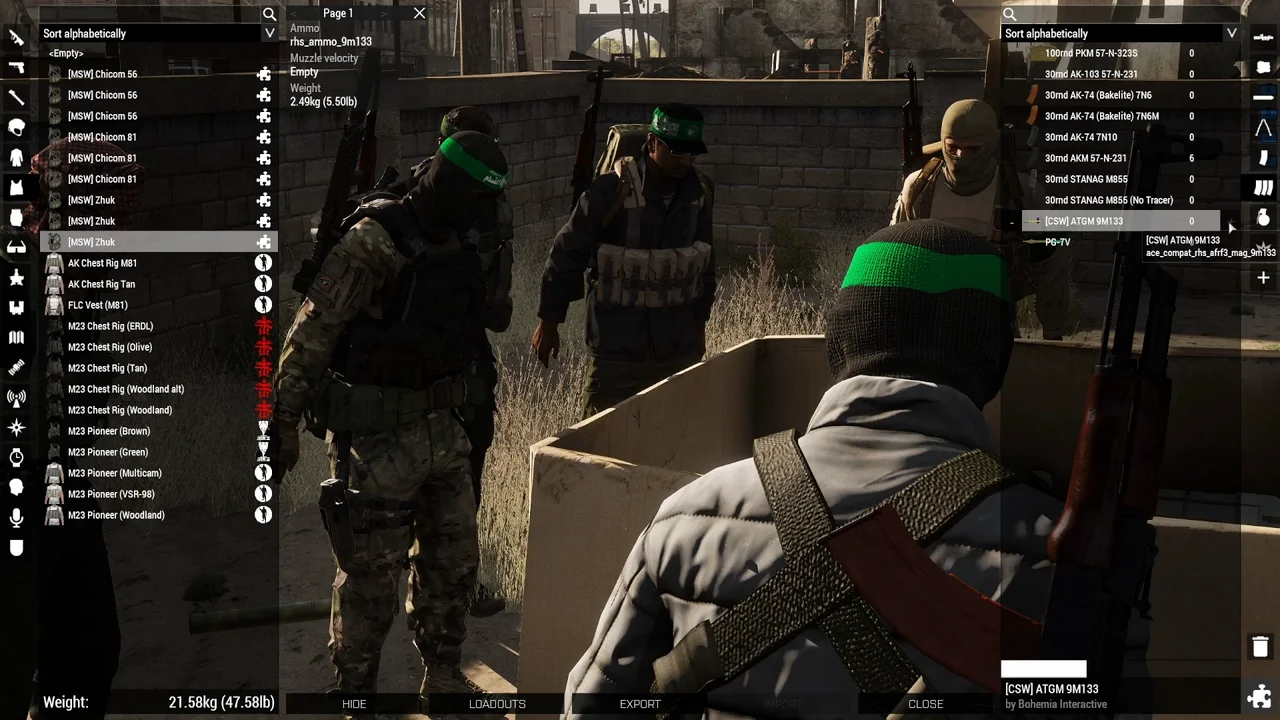Click the left panel search magnifier

point(269,14)
